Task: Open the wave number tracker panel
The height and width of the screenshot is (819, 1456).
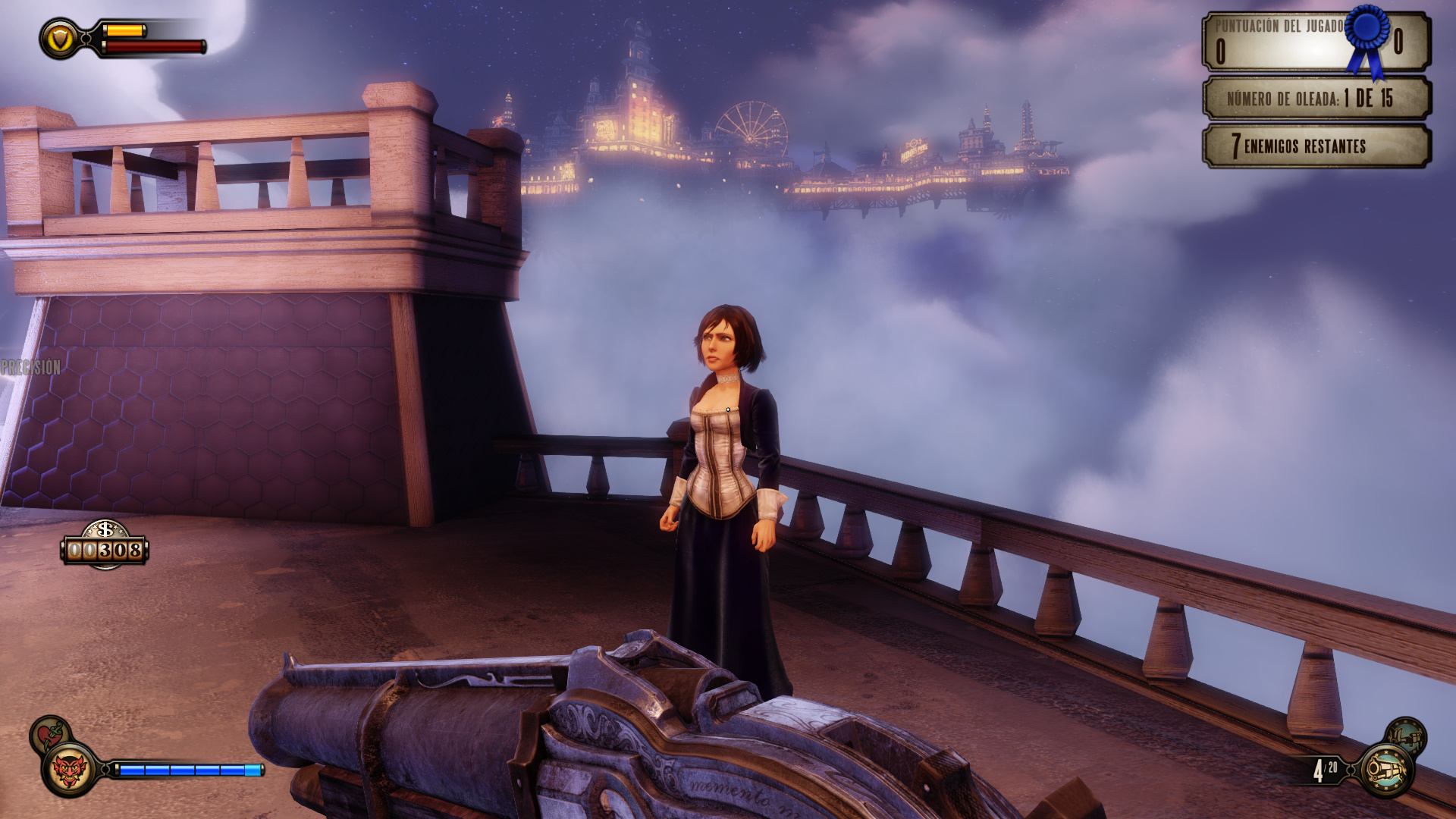Action: (x=1316, y=99)
